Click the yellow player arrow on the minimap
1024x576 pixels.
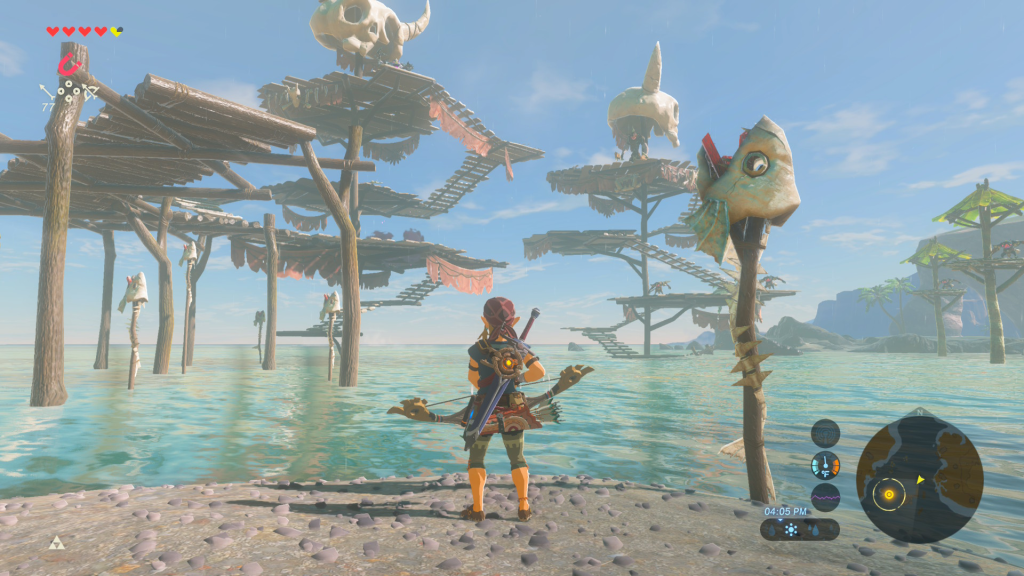click(x=920, y=479)
